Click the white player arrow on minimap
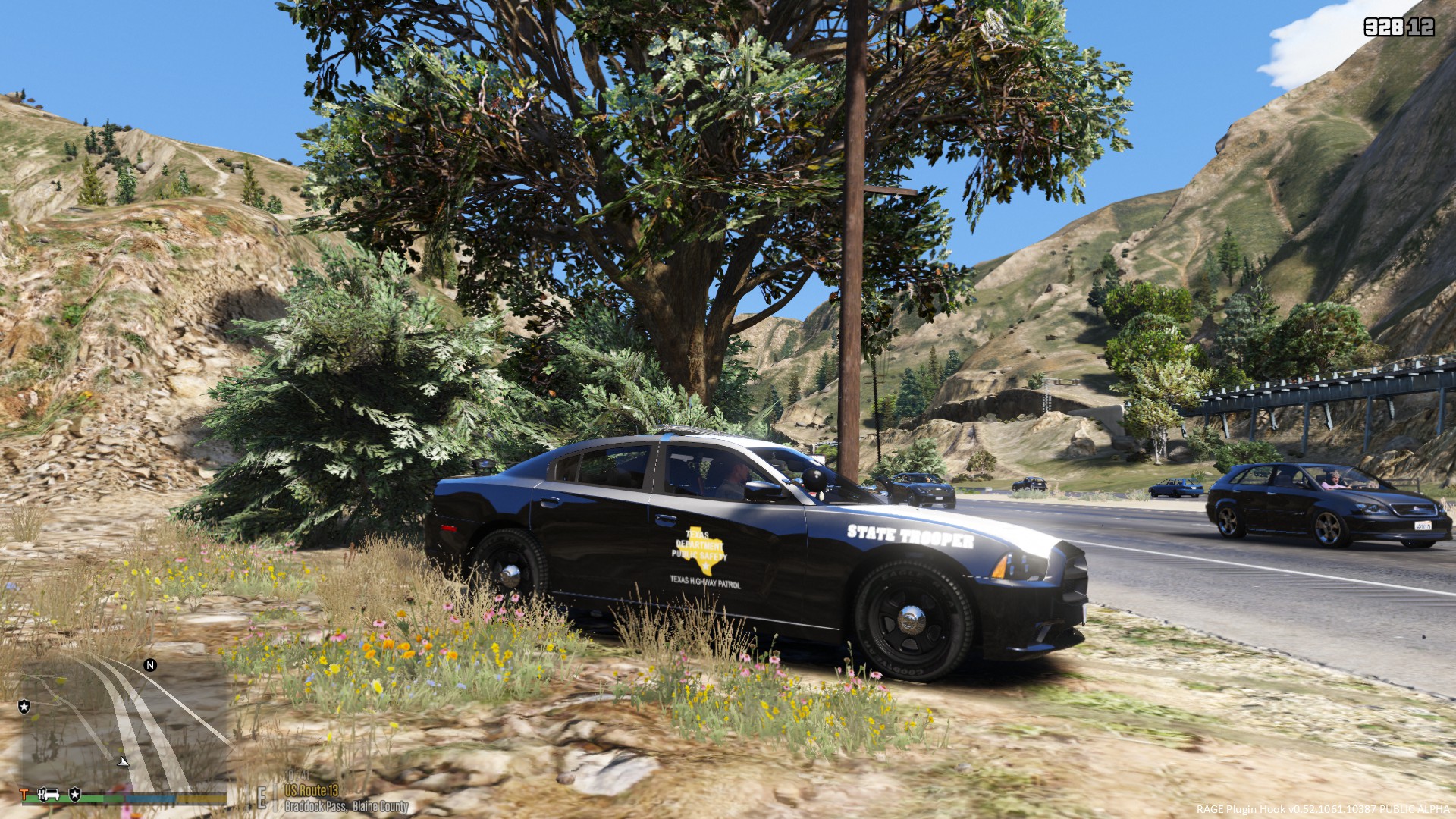1456x819 pixels. click(123, 760)
